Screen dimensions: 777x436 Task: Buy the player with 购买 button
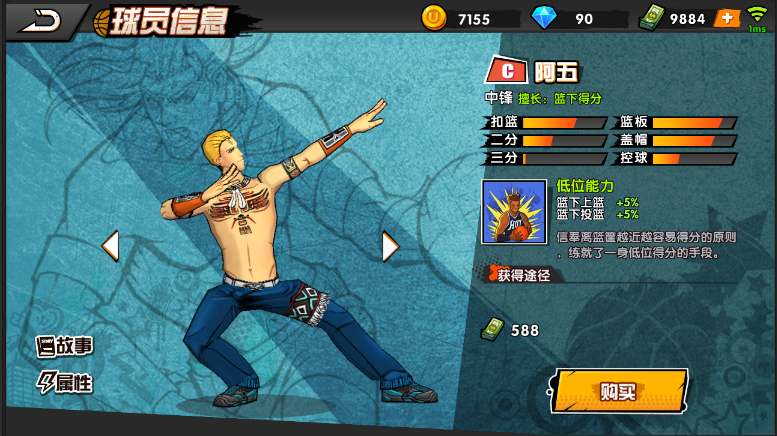[x=619, y=391]
